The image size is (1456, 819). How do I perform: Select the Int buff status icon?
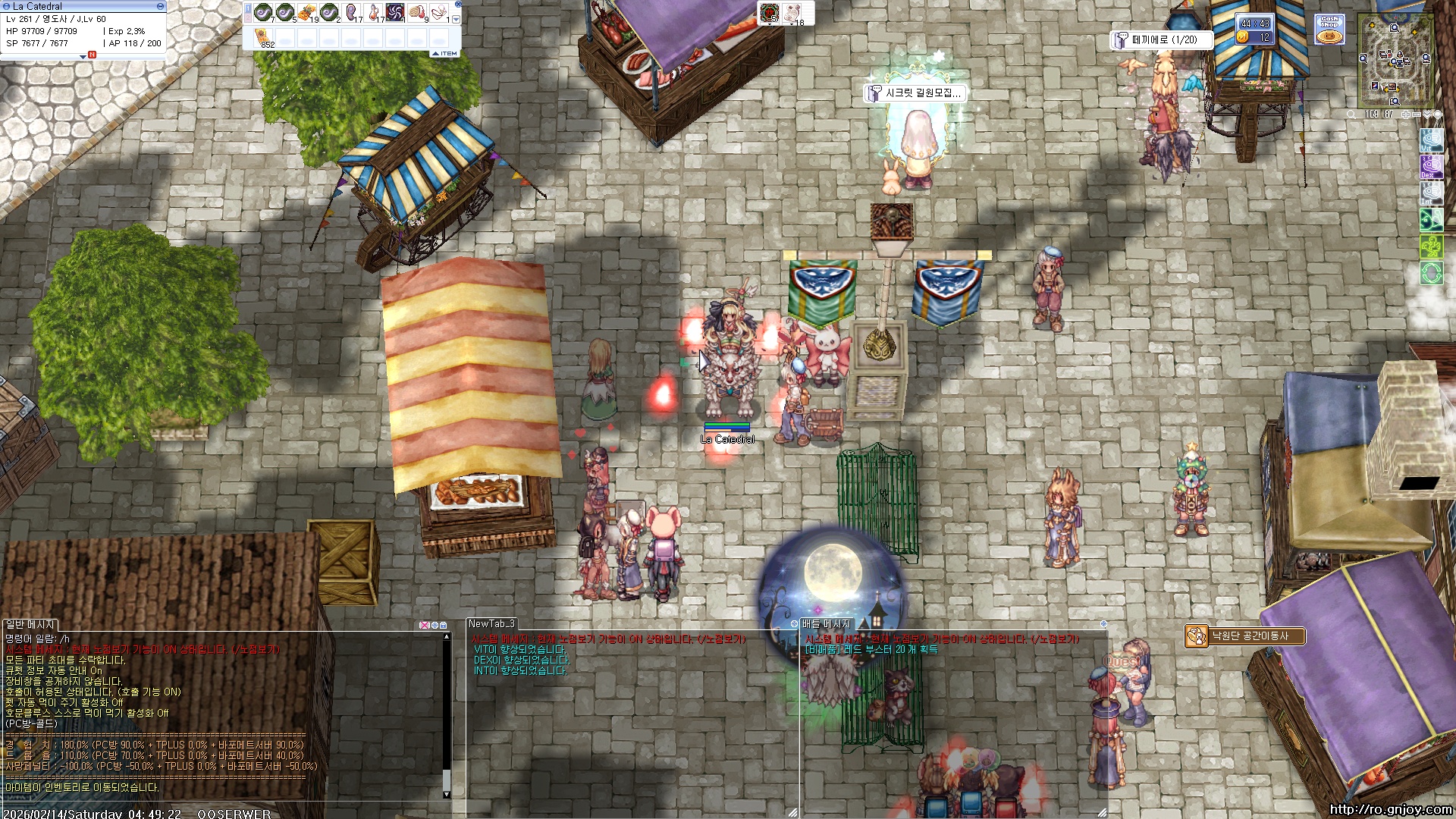tap(1431, 193)
